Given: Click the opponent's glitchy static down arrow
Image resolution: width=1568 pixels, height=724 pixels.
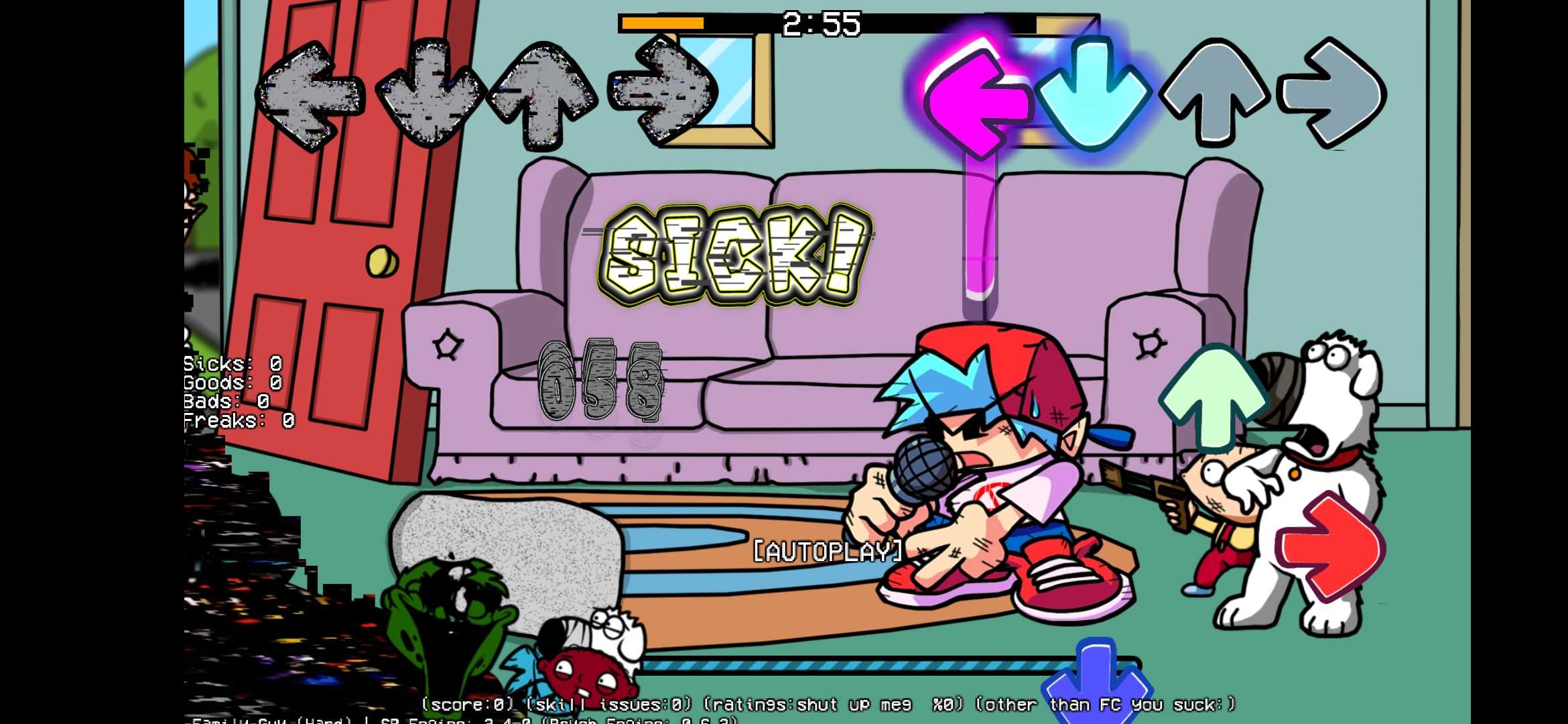Looking at the screenshot, I should [429, 94].
